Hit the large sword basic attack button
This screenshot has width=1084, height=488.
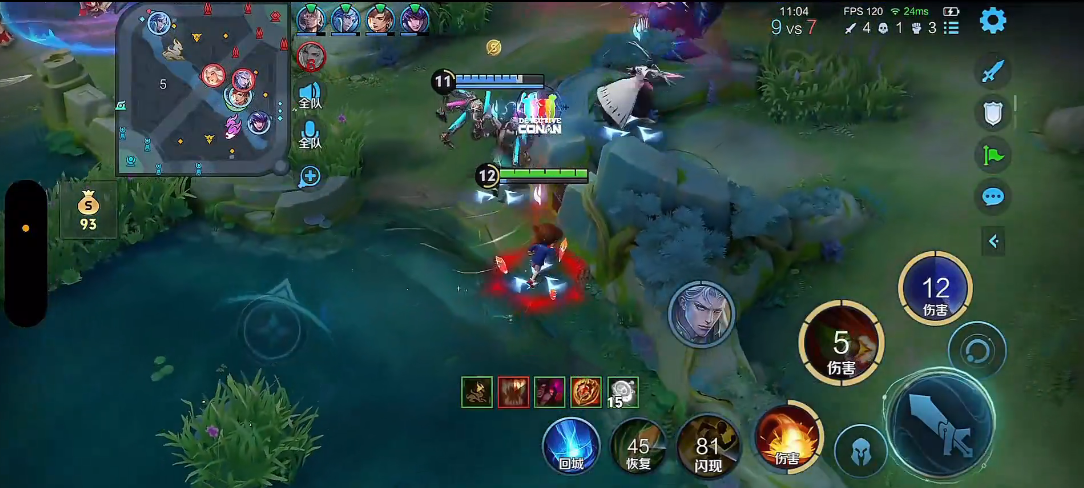coord(939,420)
